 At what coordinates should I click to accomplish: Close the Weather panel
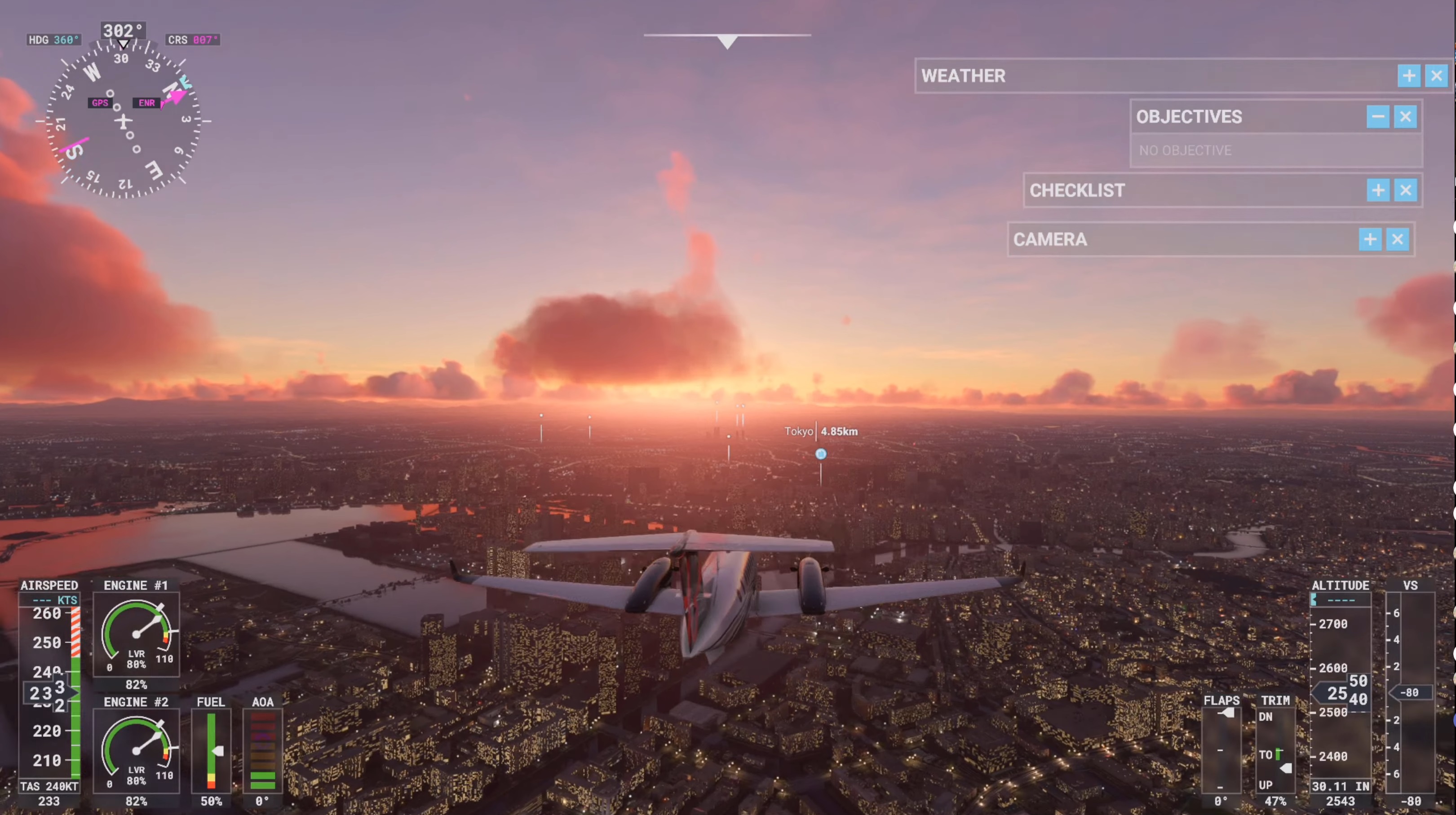tap(1436, 76)
